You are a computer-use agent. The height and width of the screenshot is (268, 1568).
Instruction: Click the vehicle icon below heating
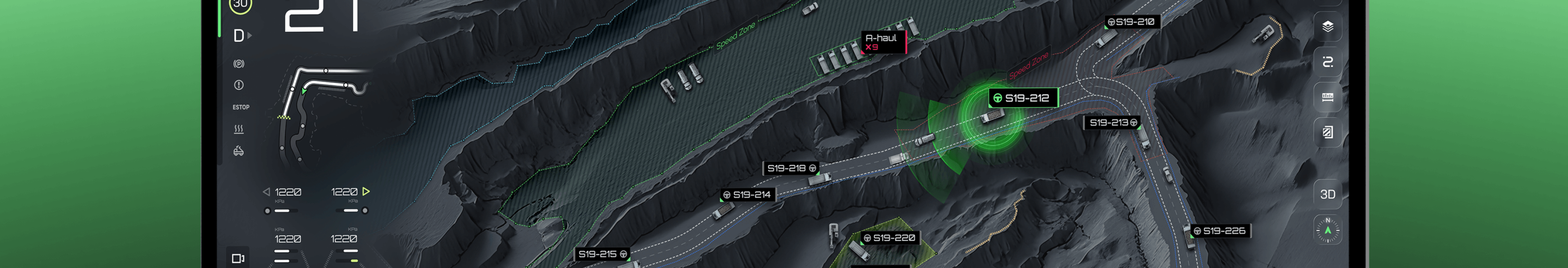(238, 151)
